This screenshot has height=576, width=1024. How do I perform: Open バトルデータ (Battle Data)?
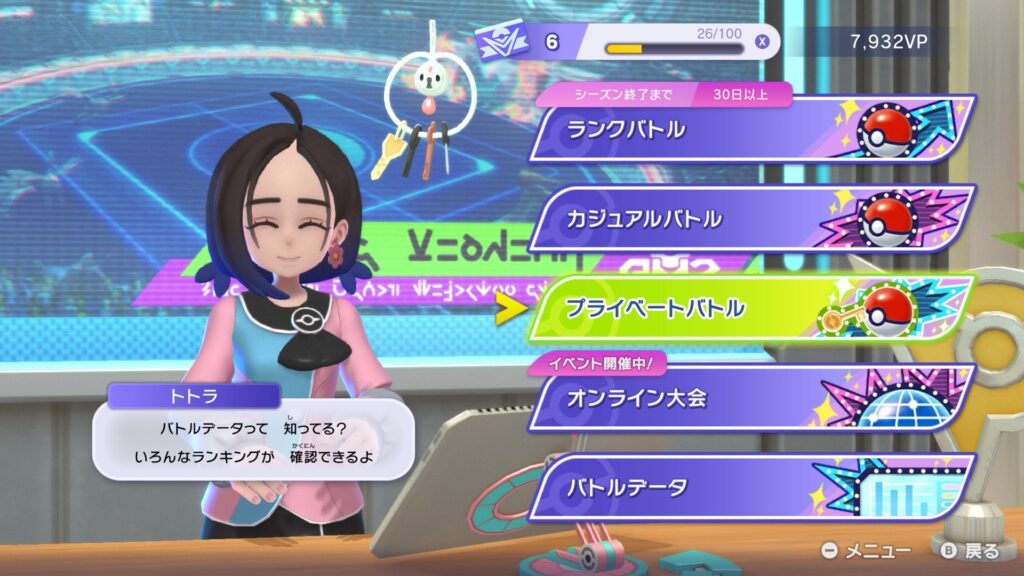[750, 487]
